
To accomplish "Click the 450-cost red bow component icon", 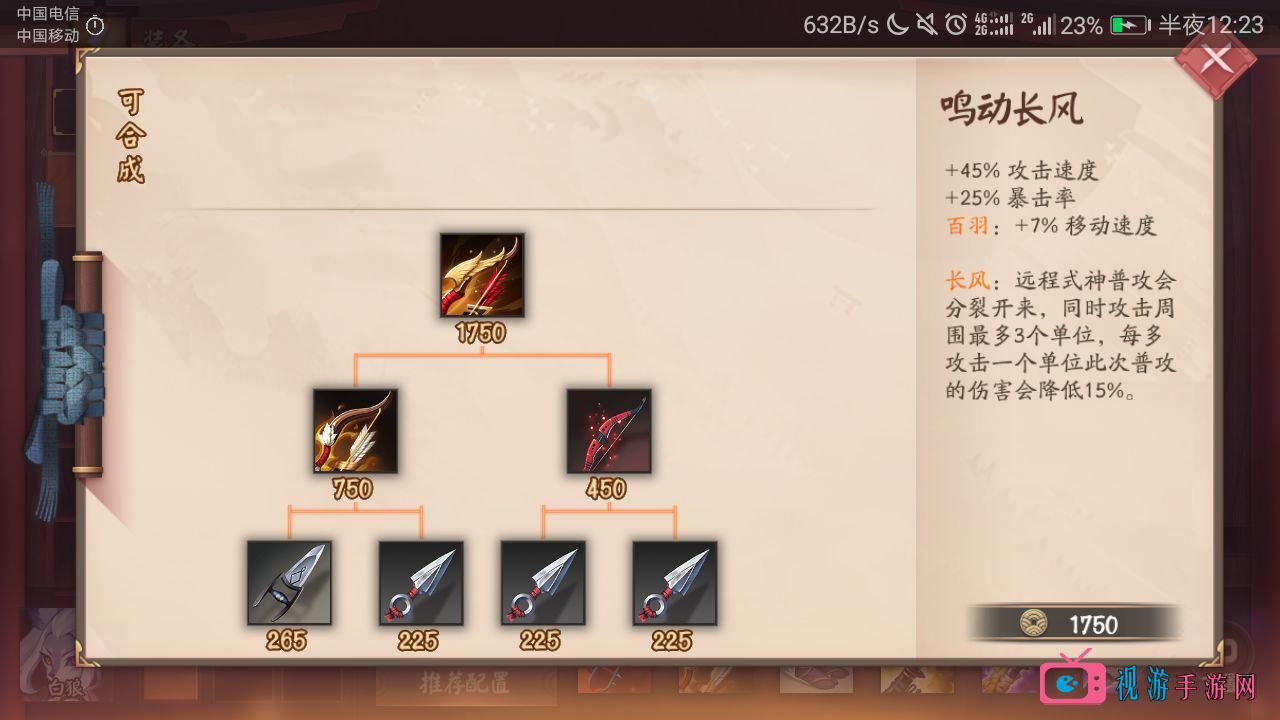I will click(609, 431).
